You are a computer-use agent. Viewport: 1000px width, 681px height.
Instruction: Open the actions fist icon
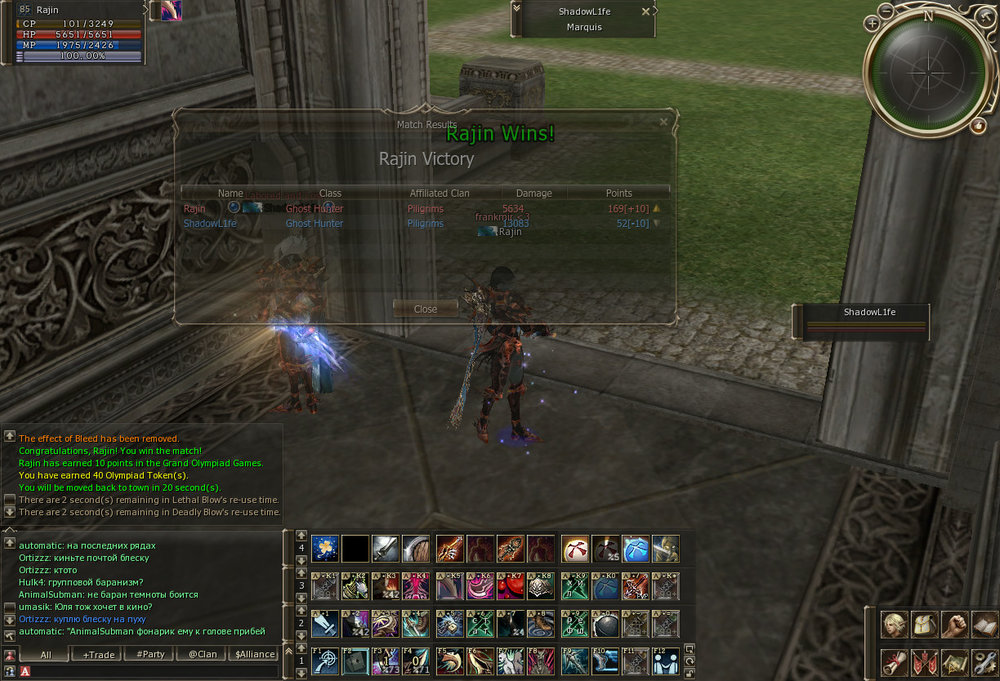coord(956,625)
